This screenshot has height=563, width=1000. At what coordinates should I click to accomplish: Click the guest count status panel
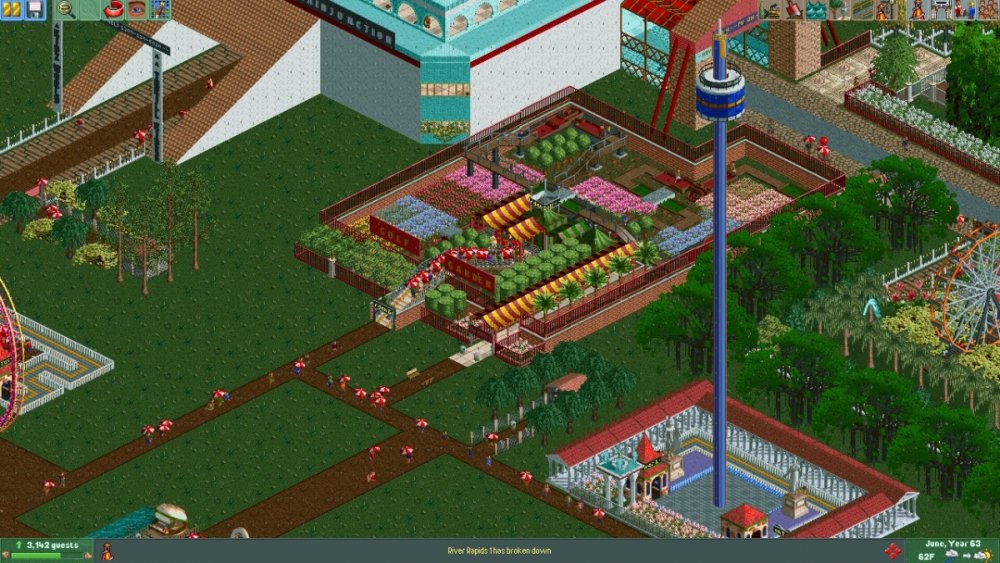click(46, 550)
